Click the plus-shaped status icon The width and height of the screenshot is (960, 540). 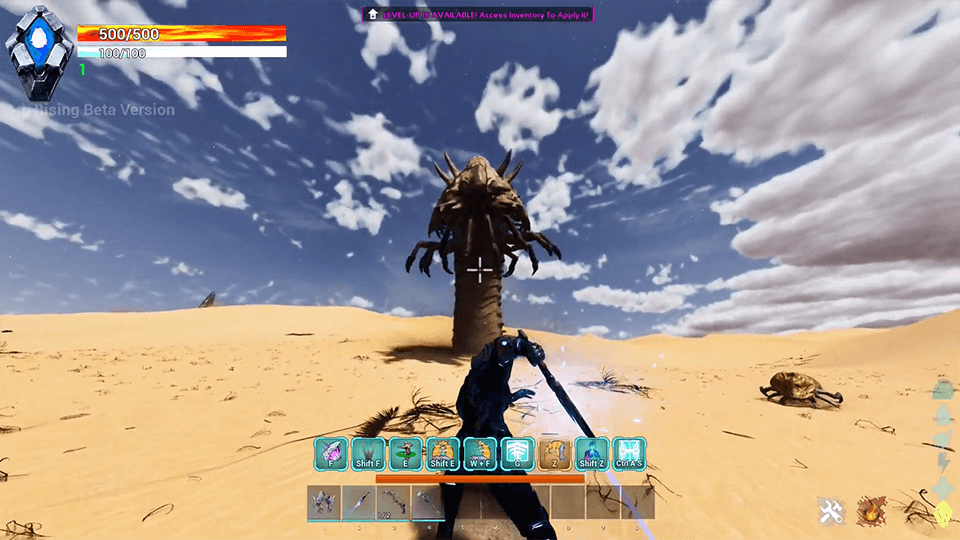coord(943,488)
